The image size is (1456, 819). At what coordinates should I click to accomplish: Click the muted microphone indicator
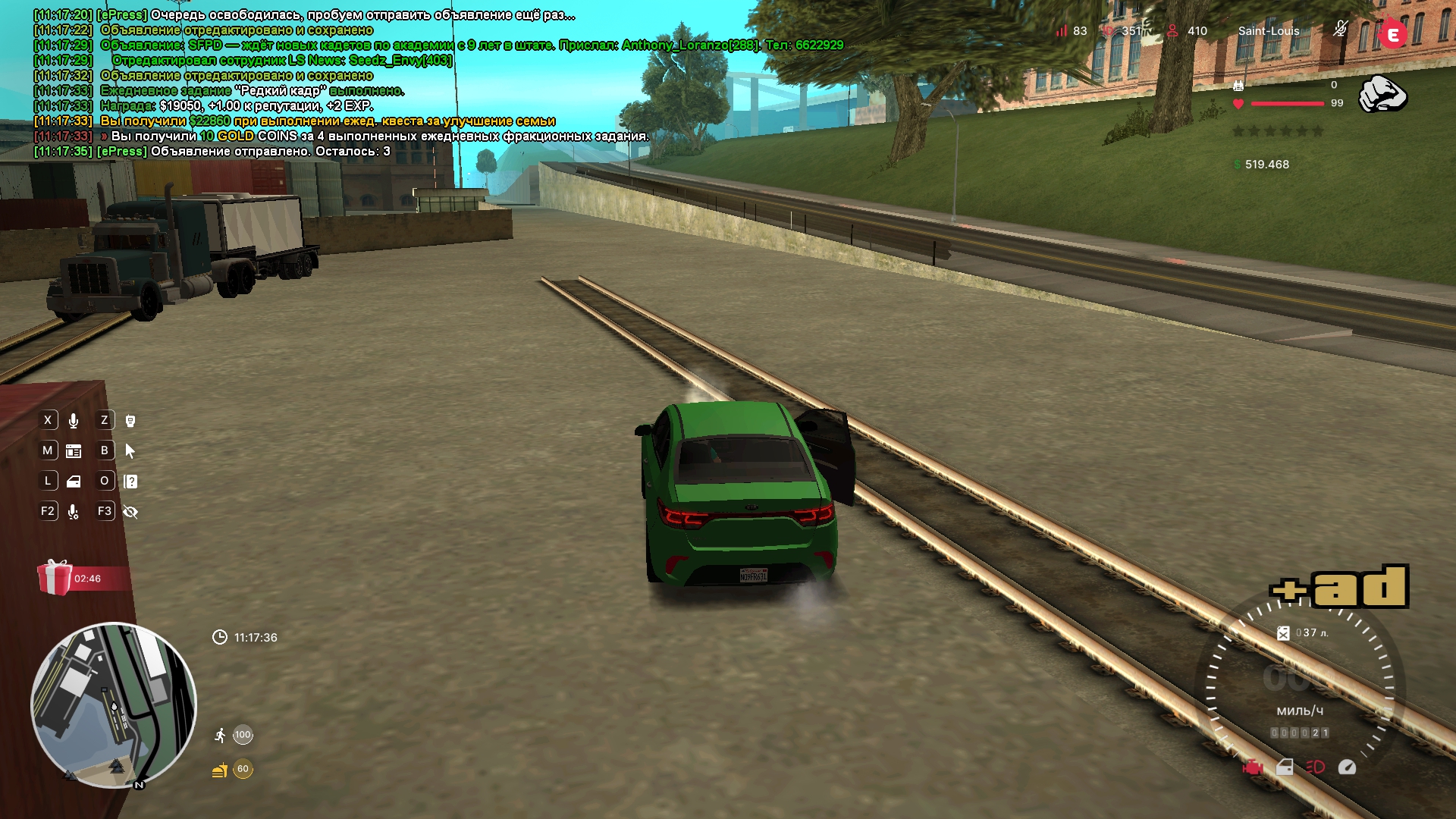(1340, 30)
